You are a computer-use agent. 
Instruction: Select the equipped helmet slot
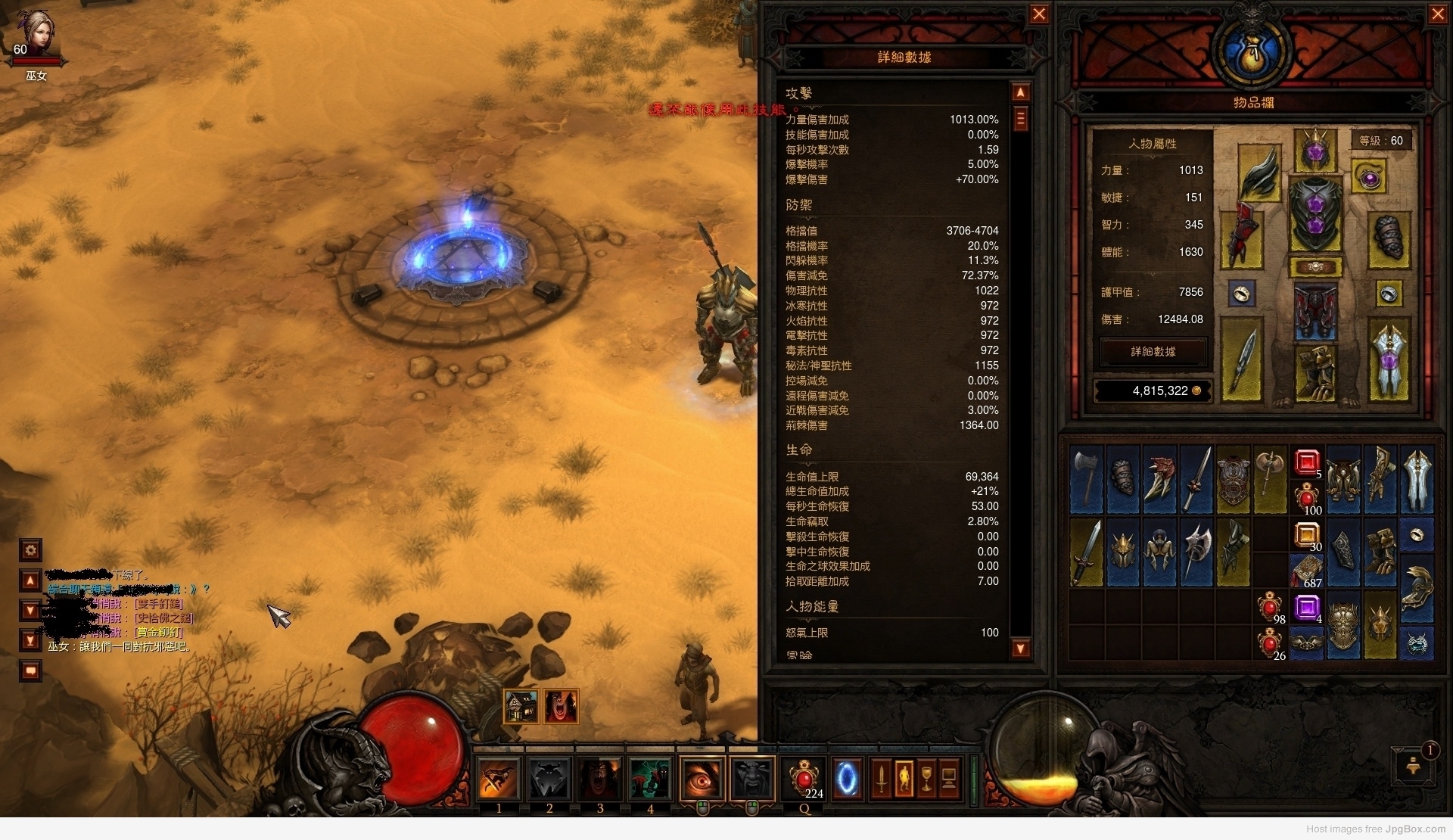(1315, 149)
